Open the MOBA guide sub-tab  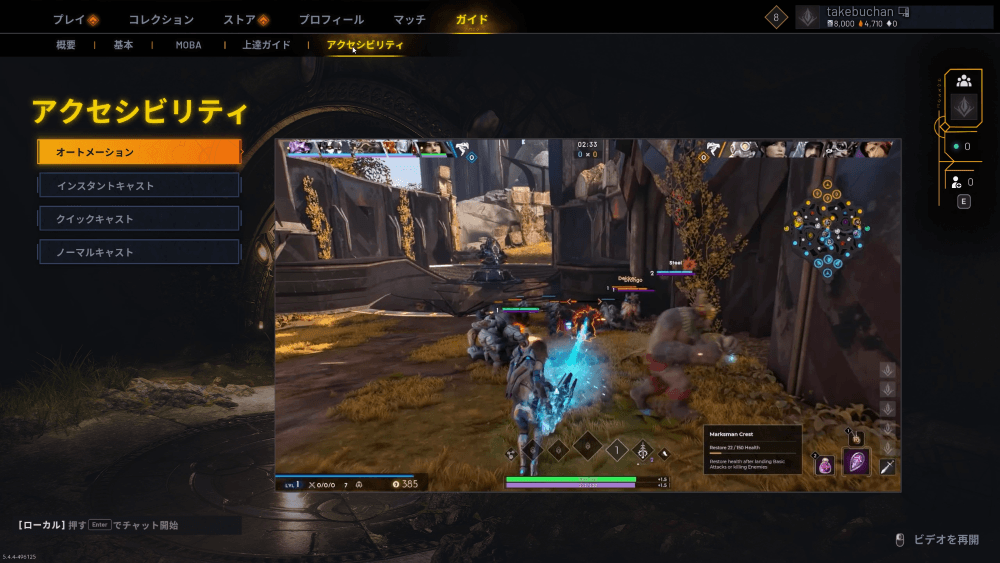[188, 45]
